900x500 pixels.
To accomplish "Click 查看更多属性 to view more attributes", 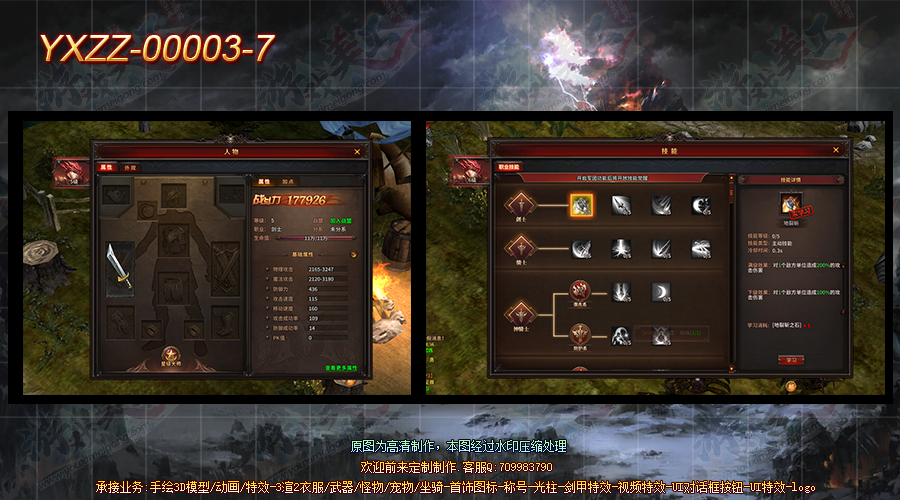I will (x=342, y=369).
